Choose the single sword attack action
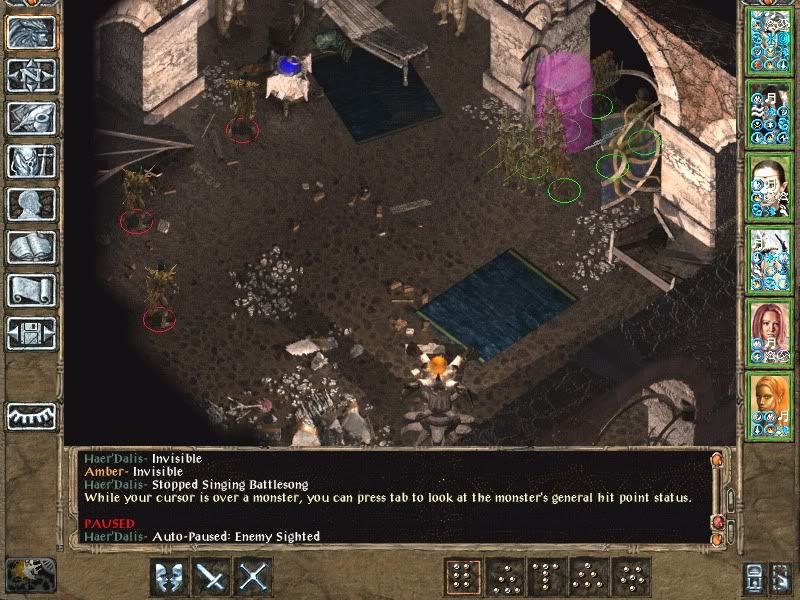This screenshot has height=600, width=800. coord(212,576)
